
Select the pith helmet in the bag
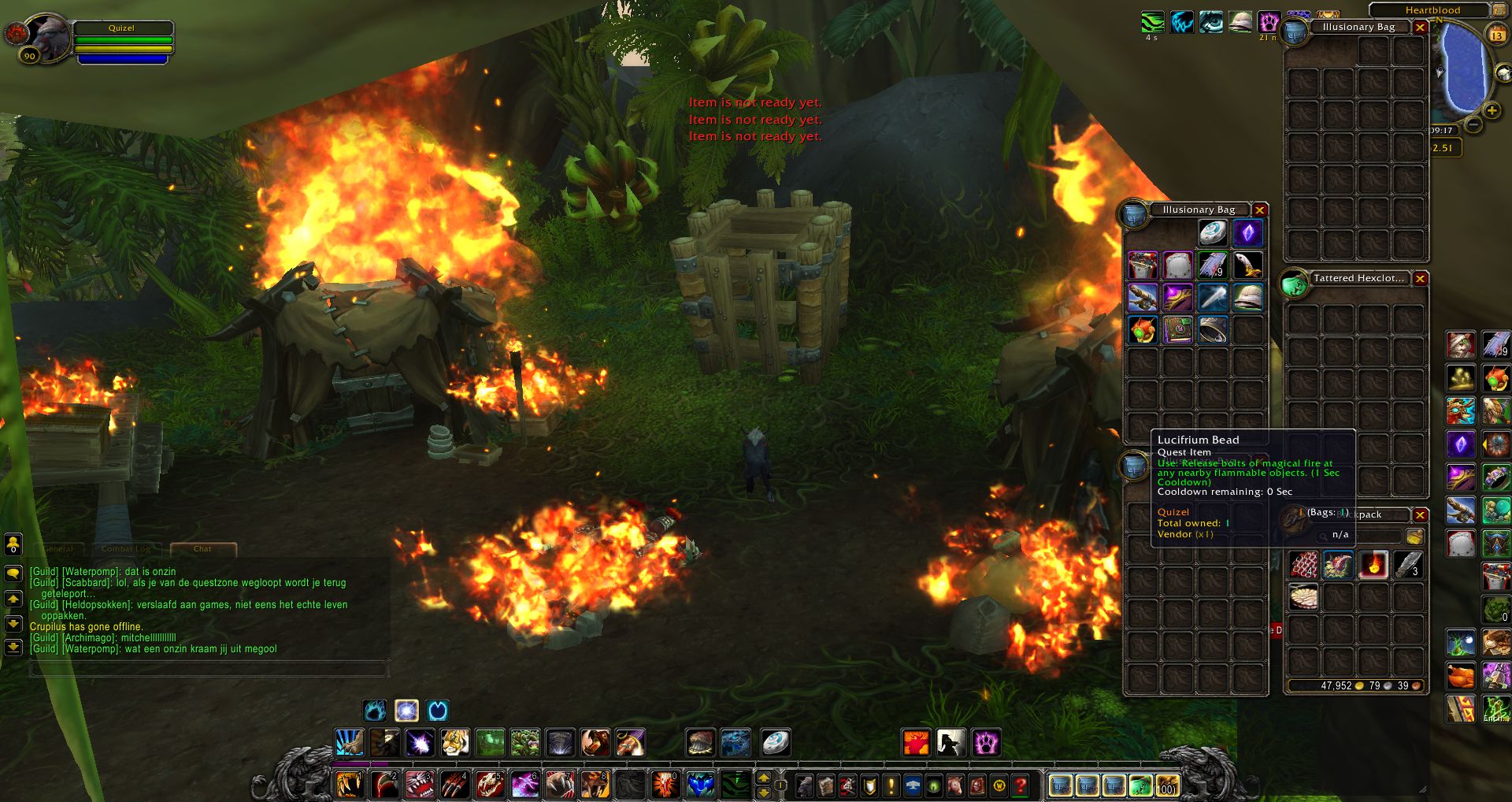point(1247,297)
